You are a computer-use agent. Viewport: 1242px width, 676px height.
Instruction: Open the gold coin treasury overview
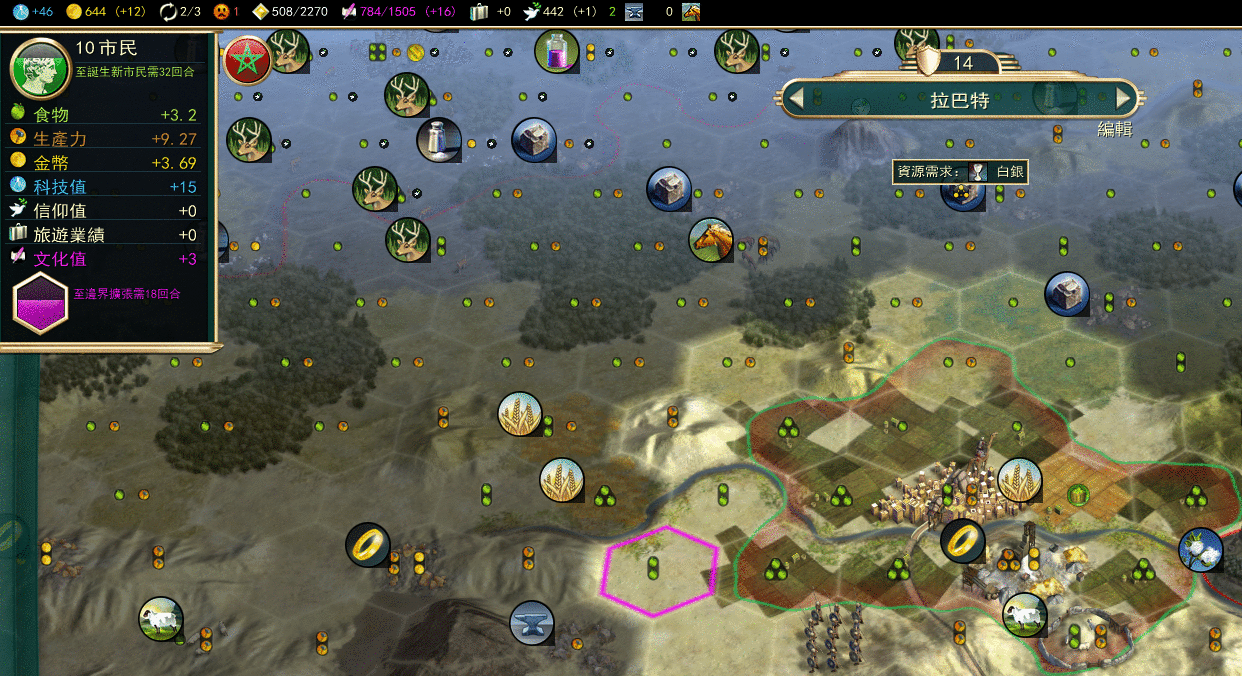[73, 12]
